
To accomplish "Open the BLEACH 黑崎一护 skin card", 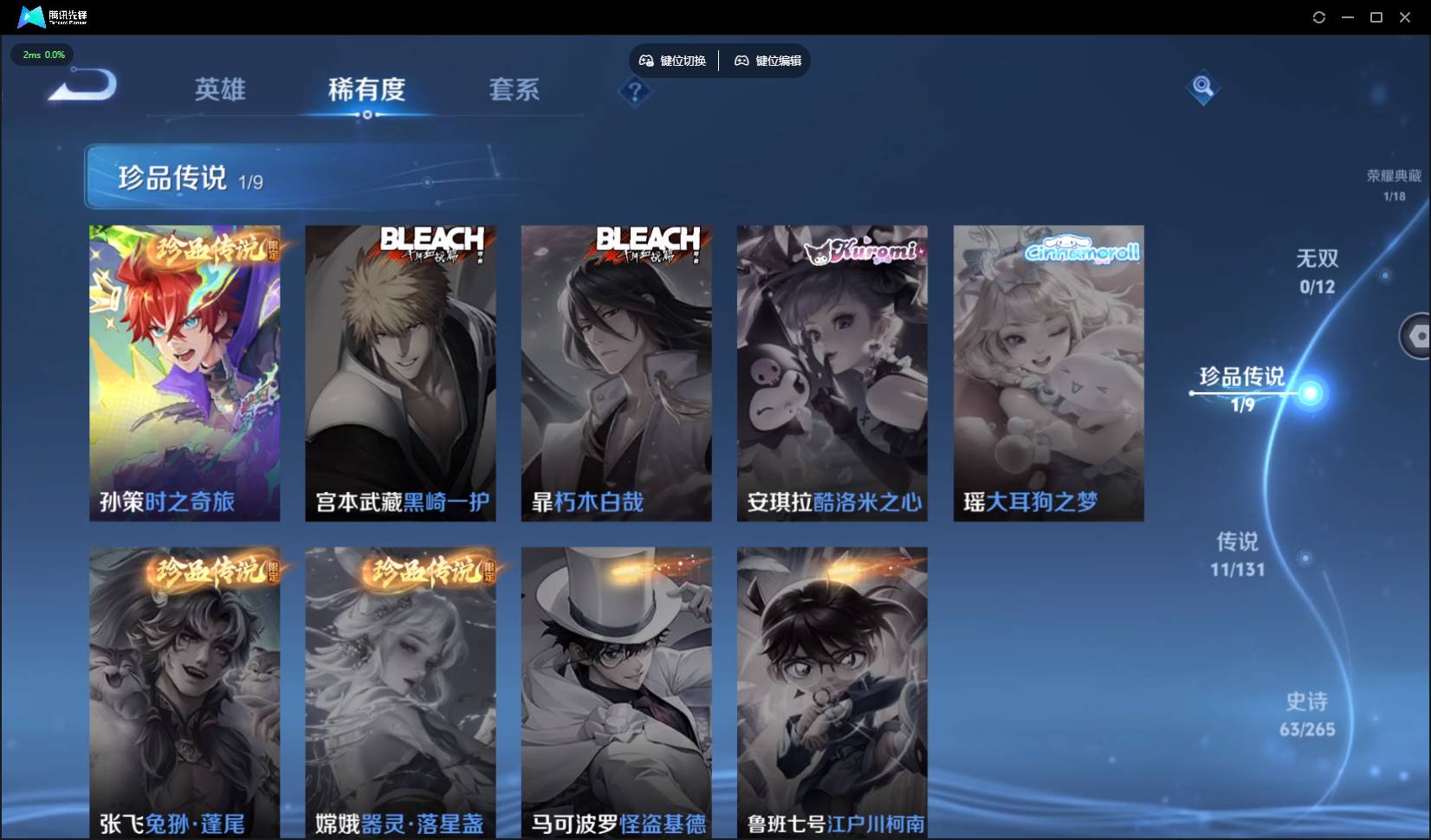I will pos(400,372).
